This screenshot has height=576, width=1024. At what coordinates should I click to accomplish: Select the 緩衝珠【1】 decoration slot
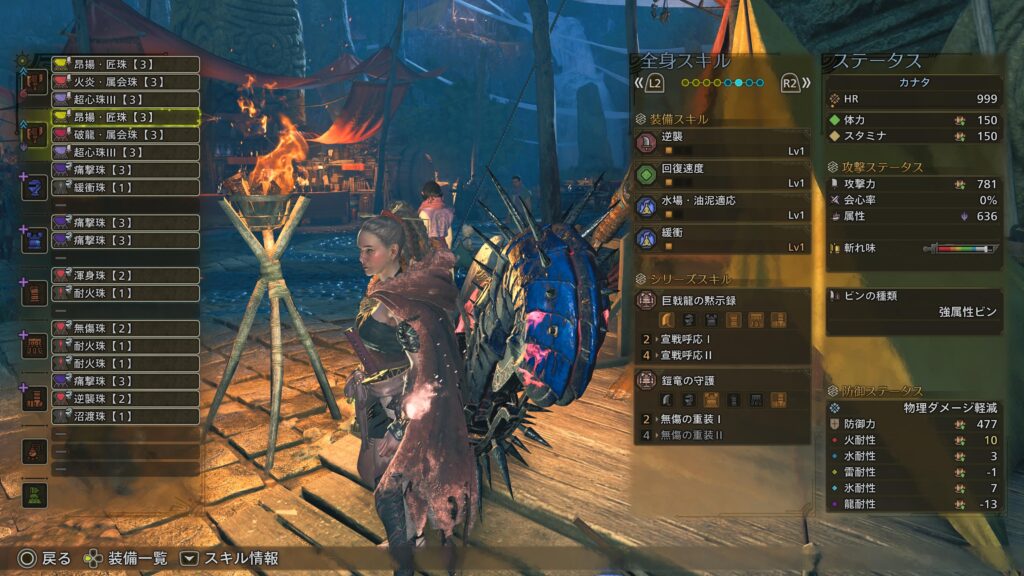(x=125, y=187)
